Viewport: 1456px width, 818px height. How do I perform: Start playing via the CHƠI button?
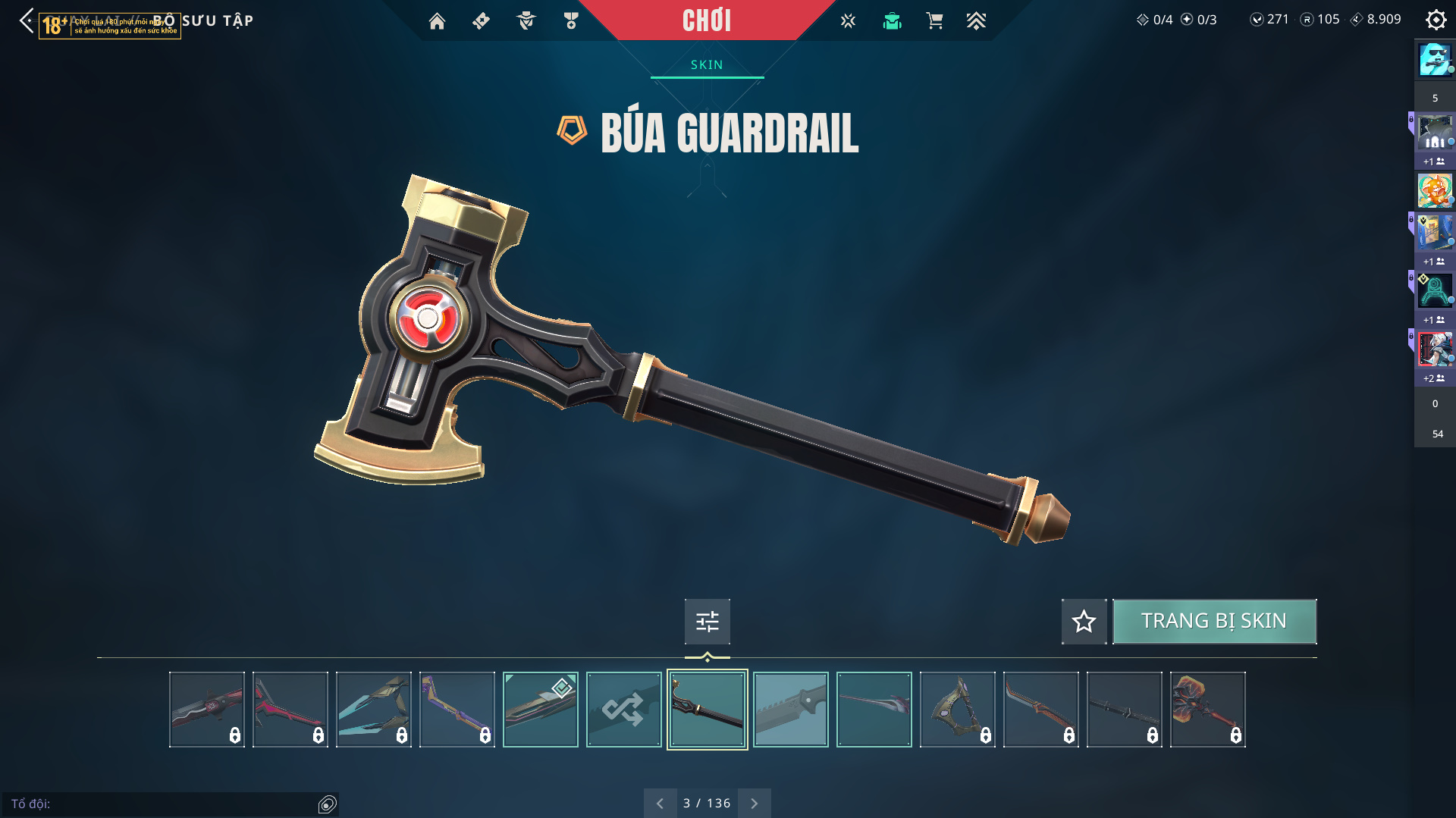tap(706, 20)
